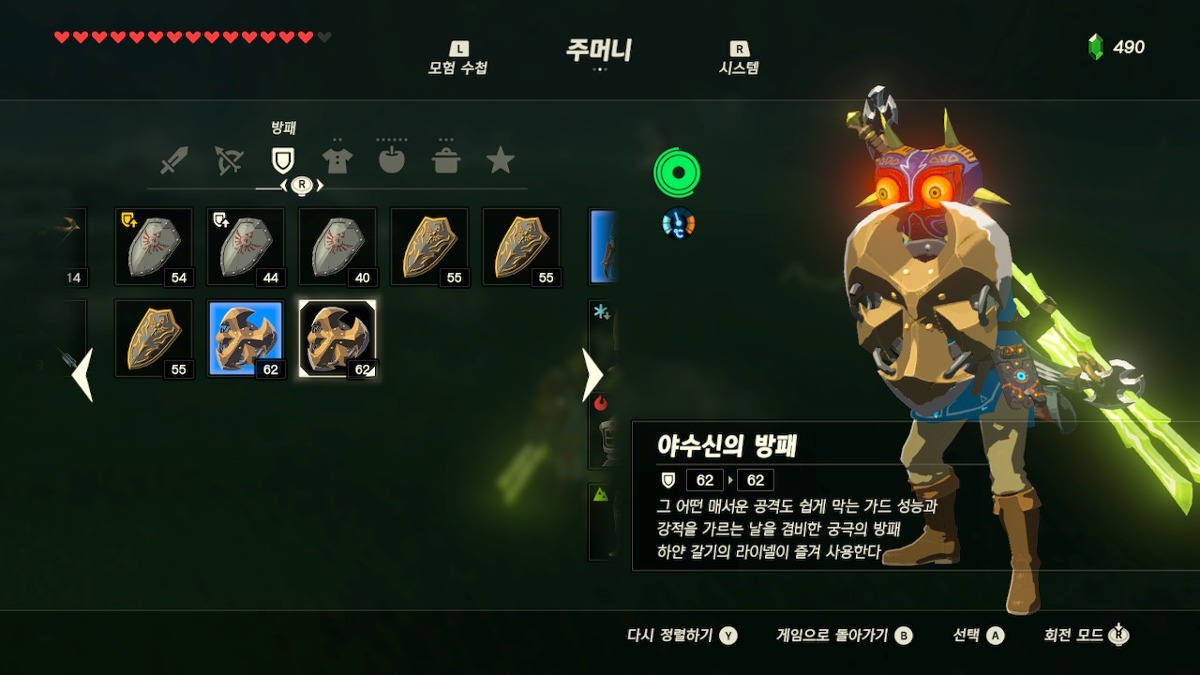Select the blue-highlighted equipped shield slot

tap(246, 339)
